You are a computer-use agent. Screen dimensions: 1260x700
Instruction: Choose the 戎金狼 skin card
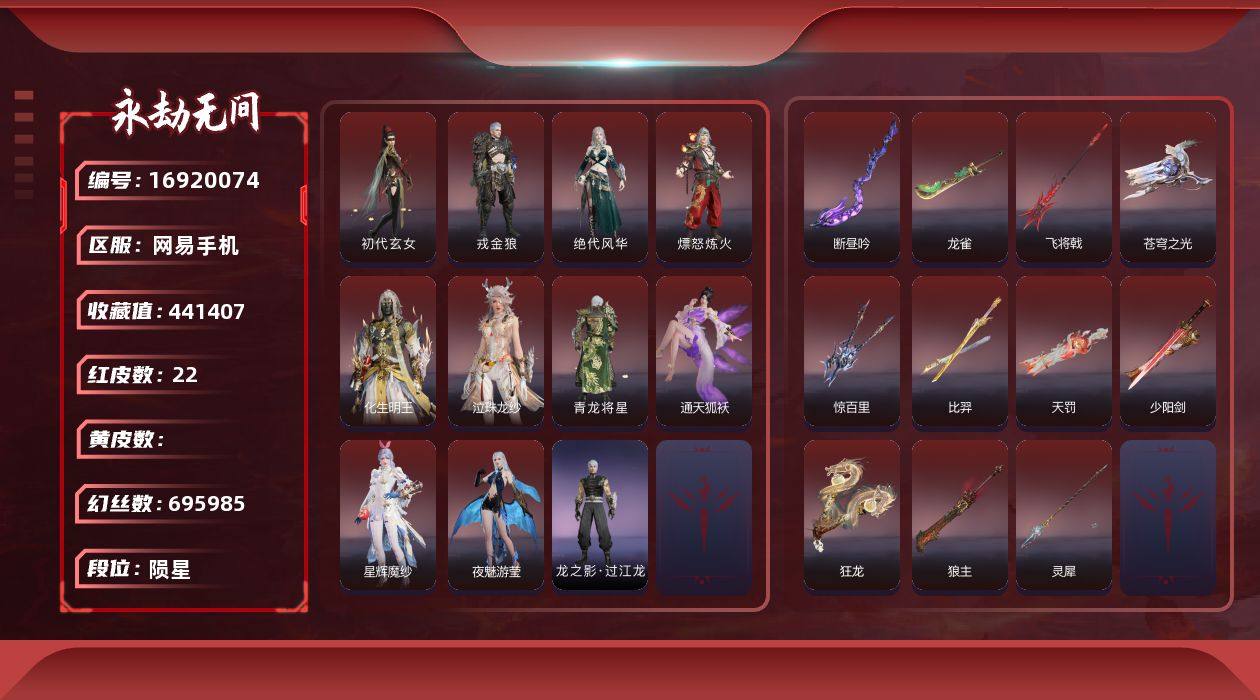(496, 187)
